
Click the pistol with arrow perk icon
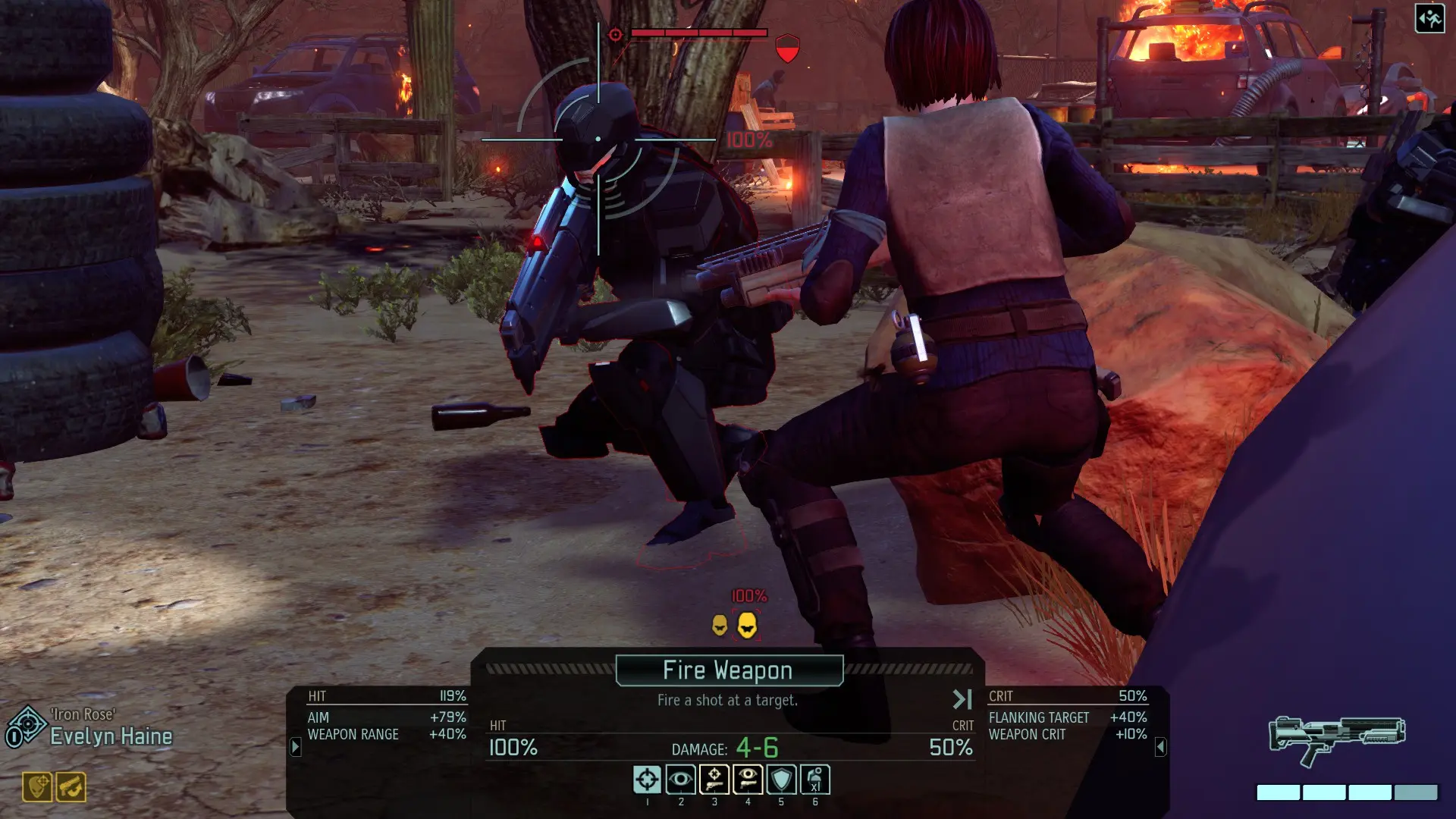click(x=71, y=787)
